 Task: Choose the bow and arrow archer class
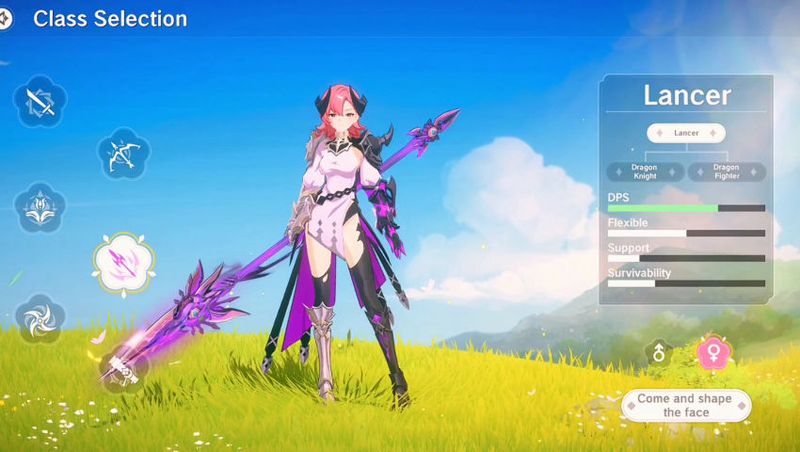coord(123,154)
